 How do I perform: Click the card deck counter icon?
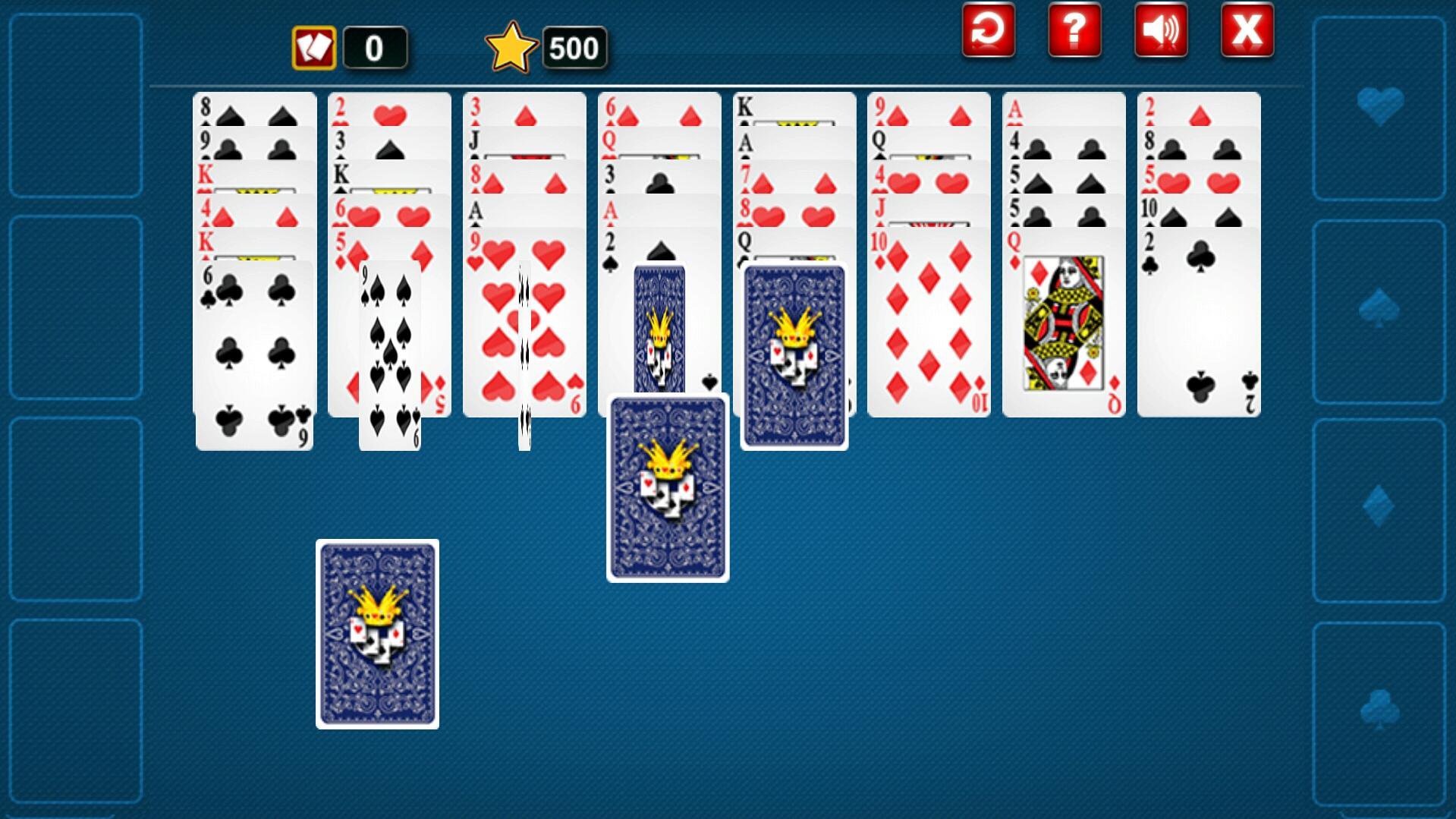(314, 47)
